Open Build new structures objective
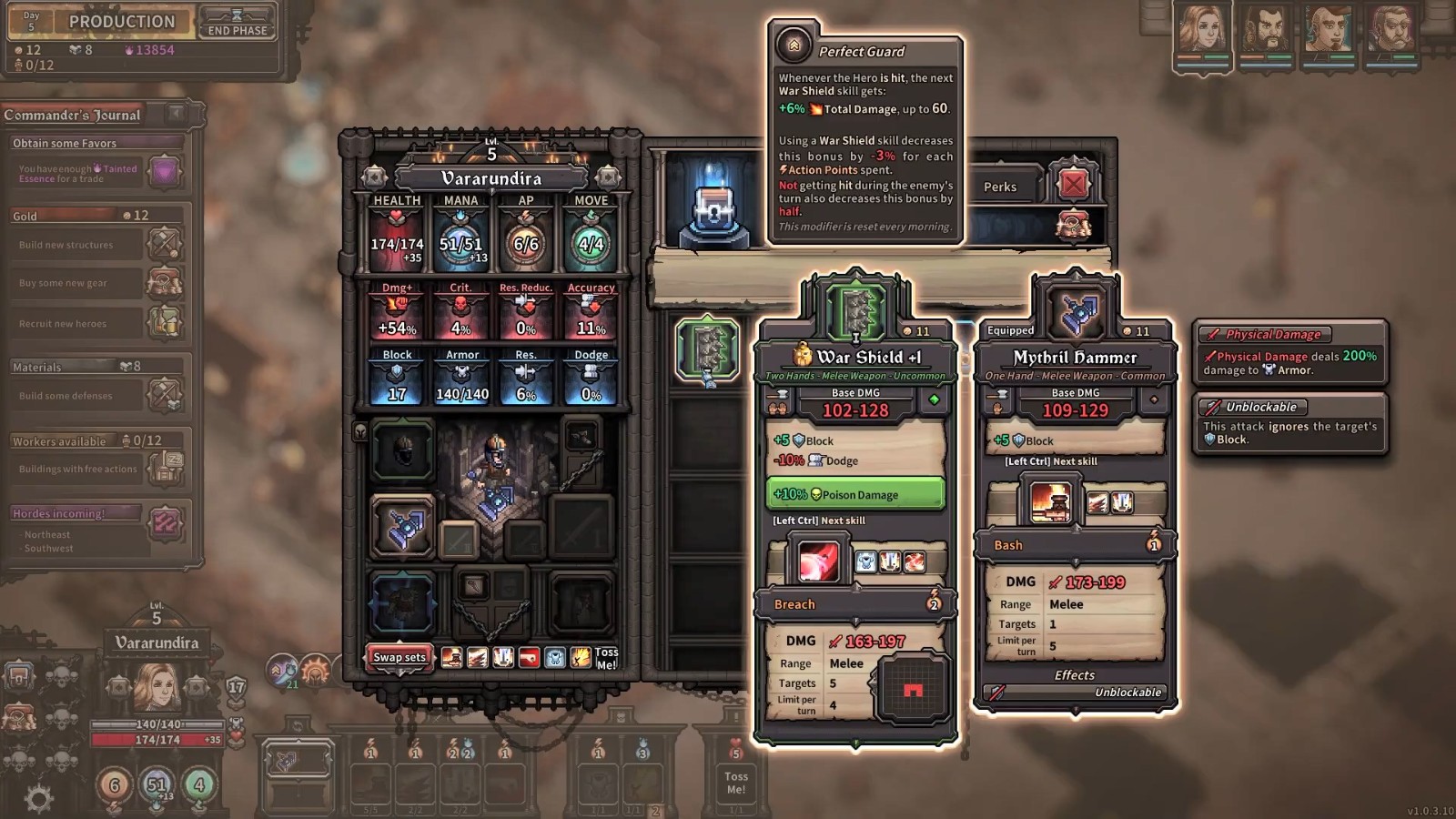This screenshot has width=1456, height=819. pyautogui.click(x=165, y=244)
